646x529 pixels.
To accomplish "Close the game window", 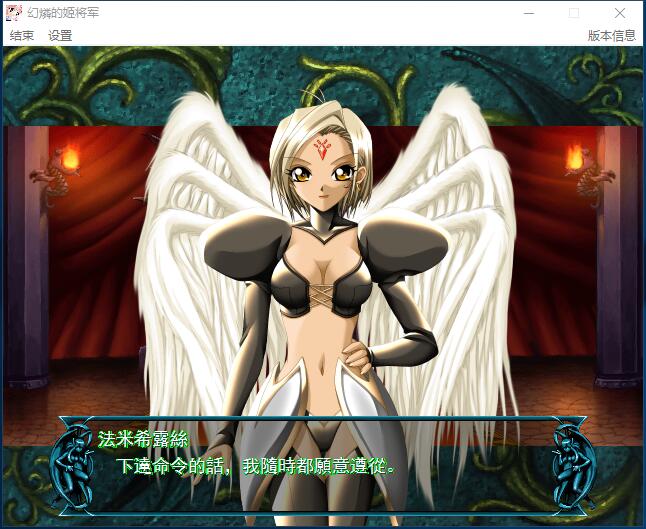I will pyautogui.click(x=620, y=13).
